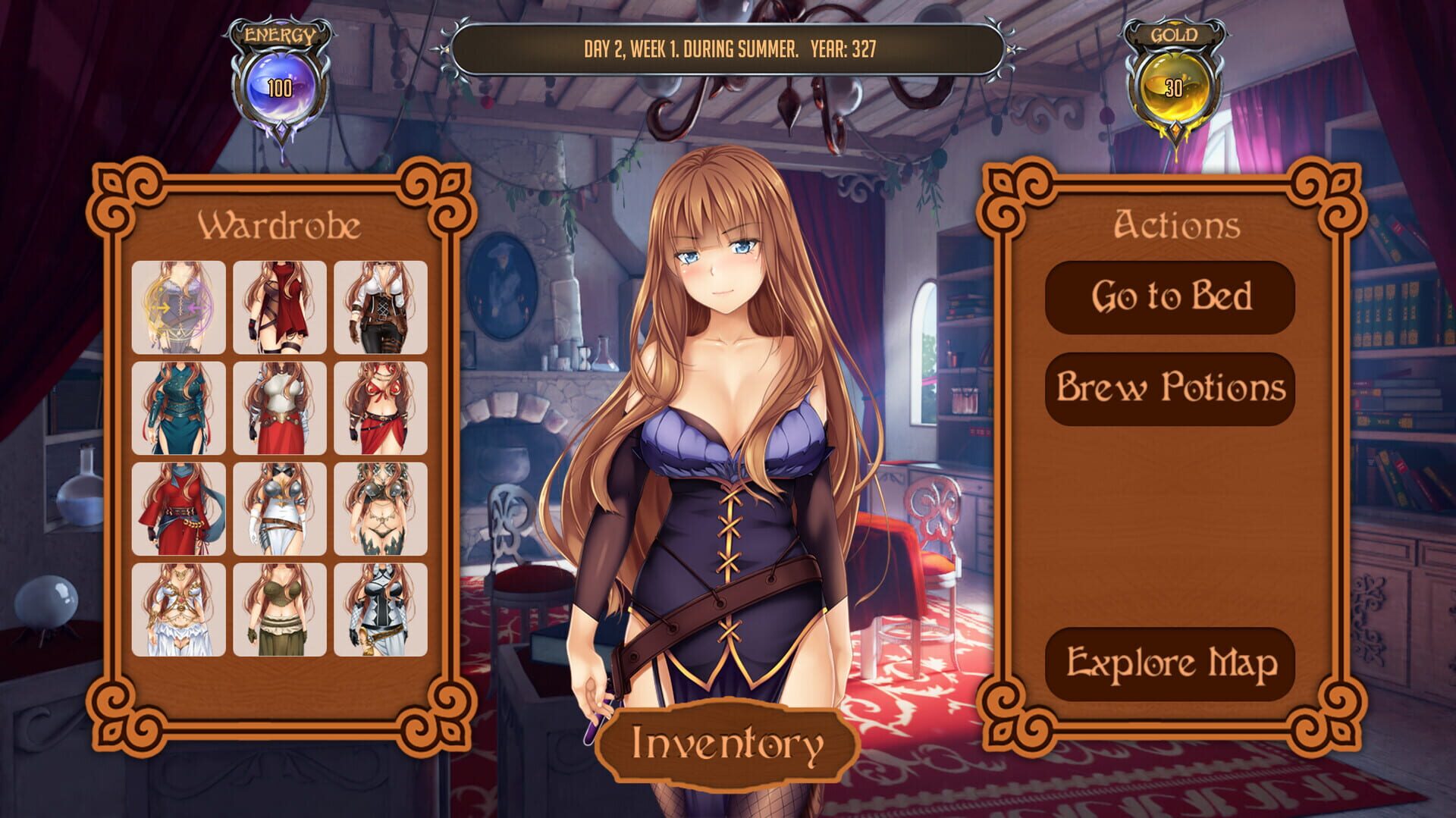Click the Go to Bed action

tap(1170, 298)
